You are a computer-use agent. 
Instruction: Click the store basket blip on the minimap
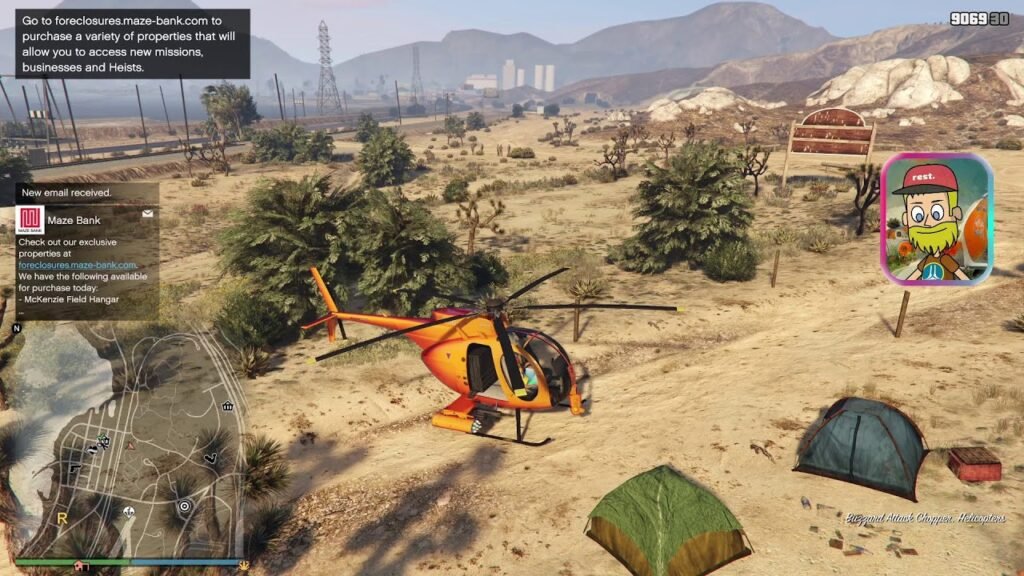point(228,406)
